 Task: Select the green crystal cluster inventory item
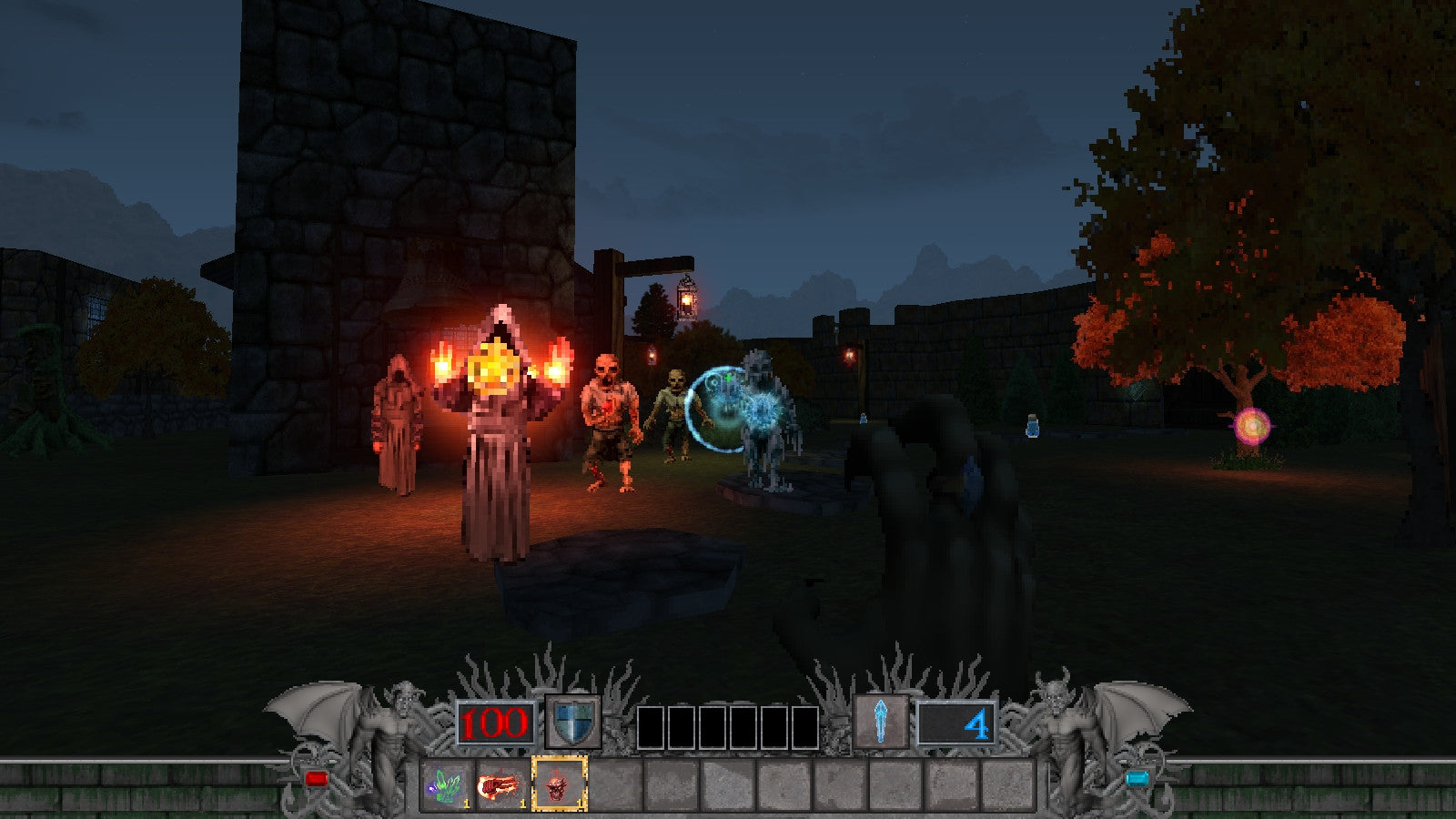pos(446,783)
